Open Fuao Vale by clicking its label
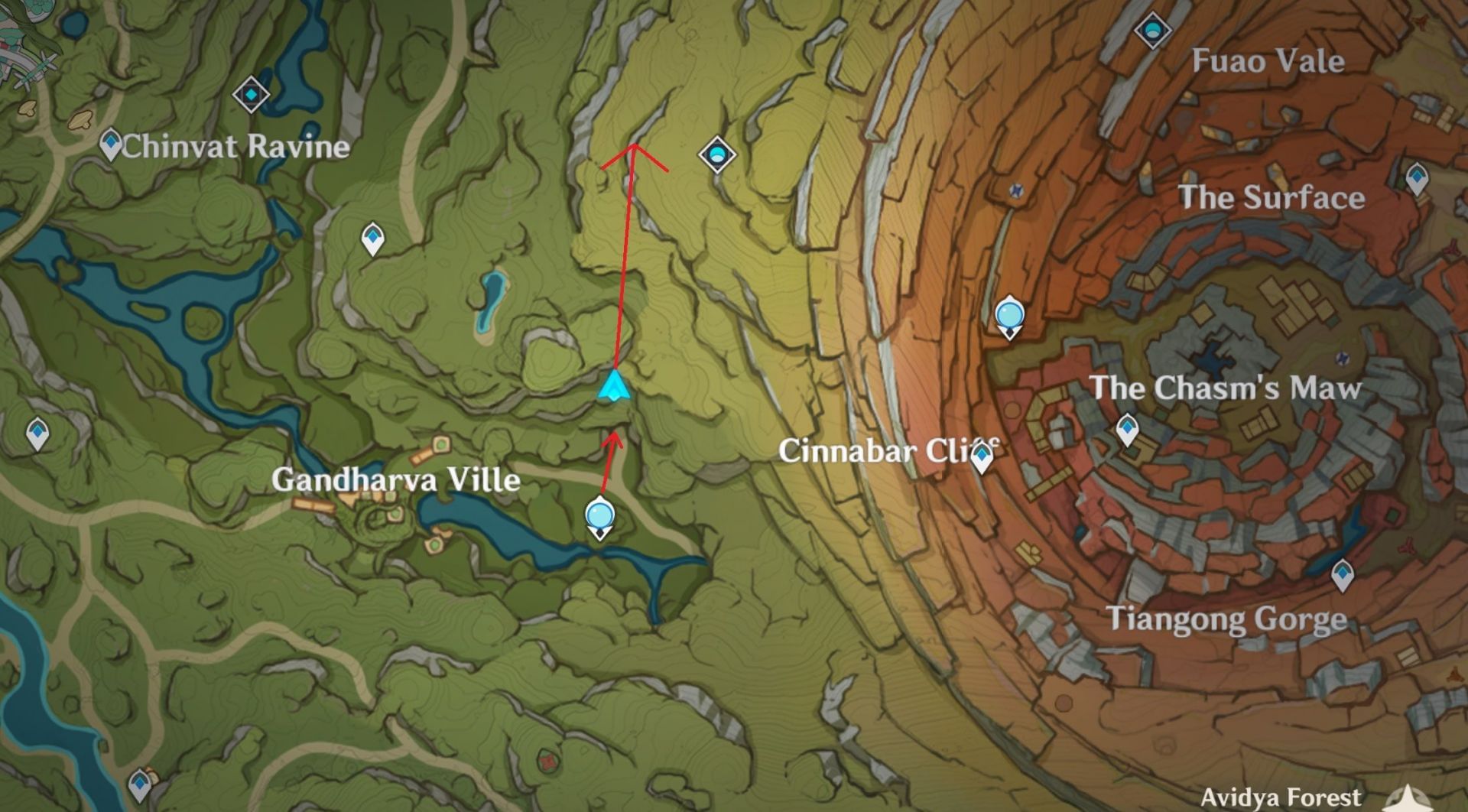The width and height of the screenshot is (1468, 812). pos(1268,62)
